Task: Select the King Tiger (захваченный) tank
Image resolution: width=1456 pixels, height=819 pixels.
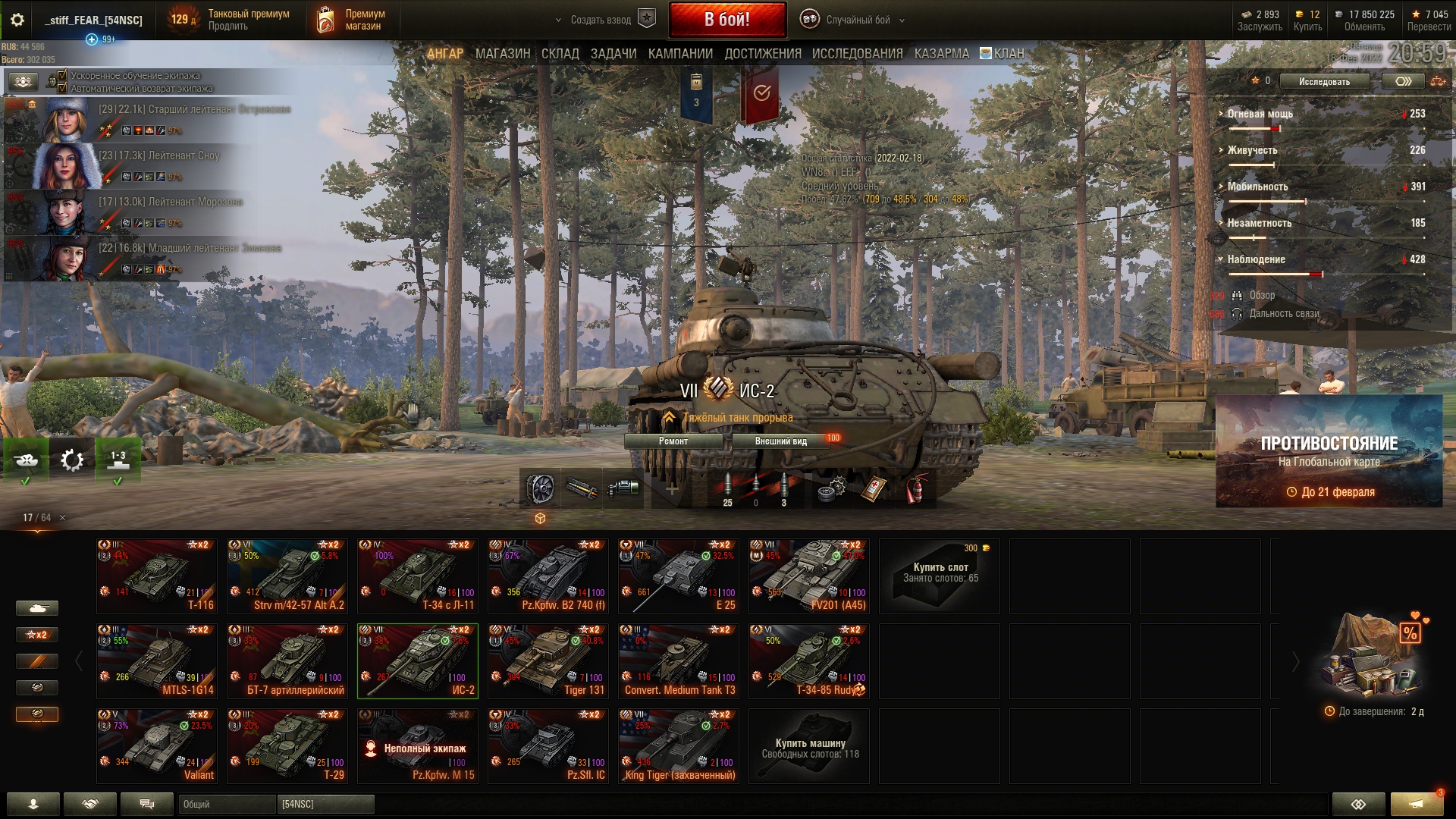Action: [x=678, y=745]
